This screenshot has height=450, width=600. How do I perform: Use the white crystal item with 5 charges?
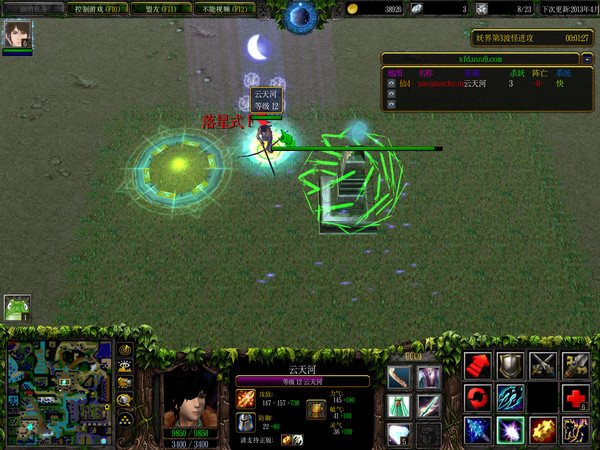pos(400,434)
